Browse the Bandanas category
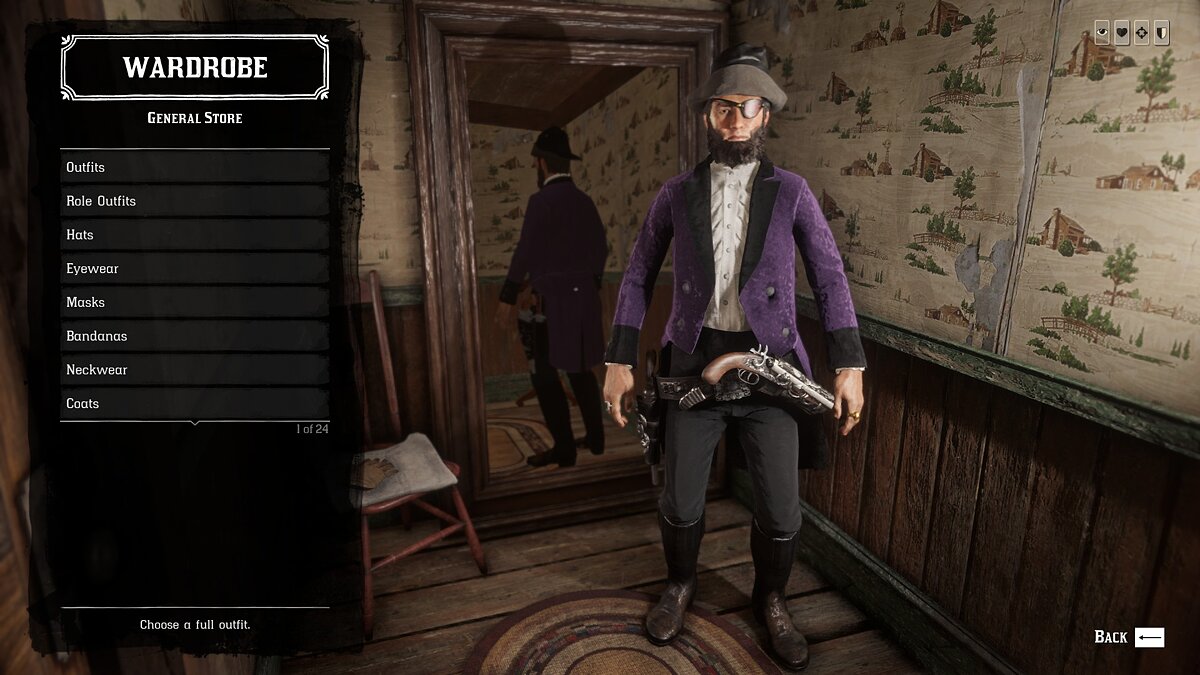 (x=195, y=336)
